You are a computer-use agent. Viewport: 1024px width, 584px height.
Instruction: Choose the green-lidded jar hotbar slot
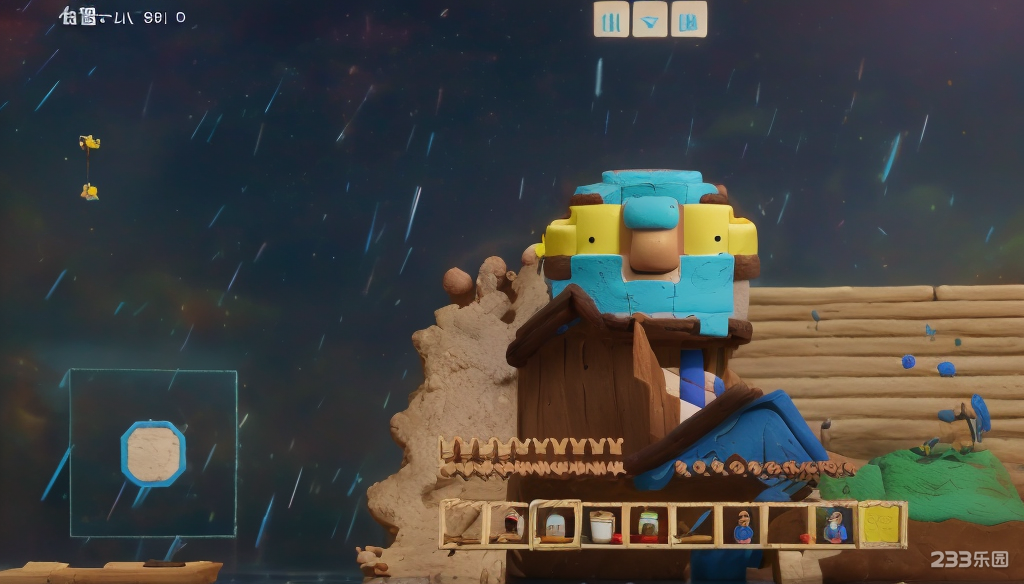point(648,525)
